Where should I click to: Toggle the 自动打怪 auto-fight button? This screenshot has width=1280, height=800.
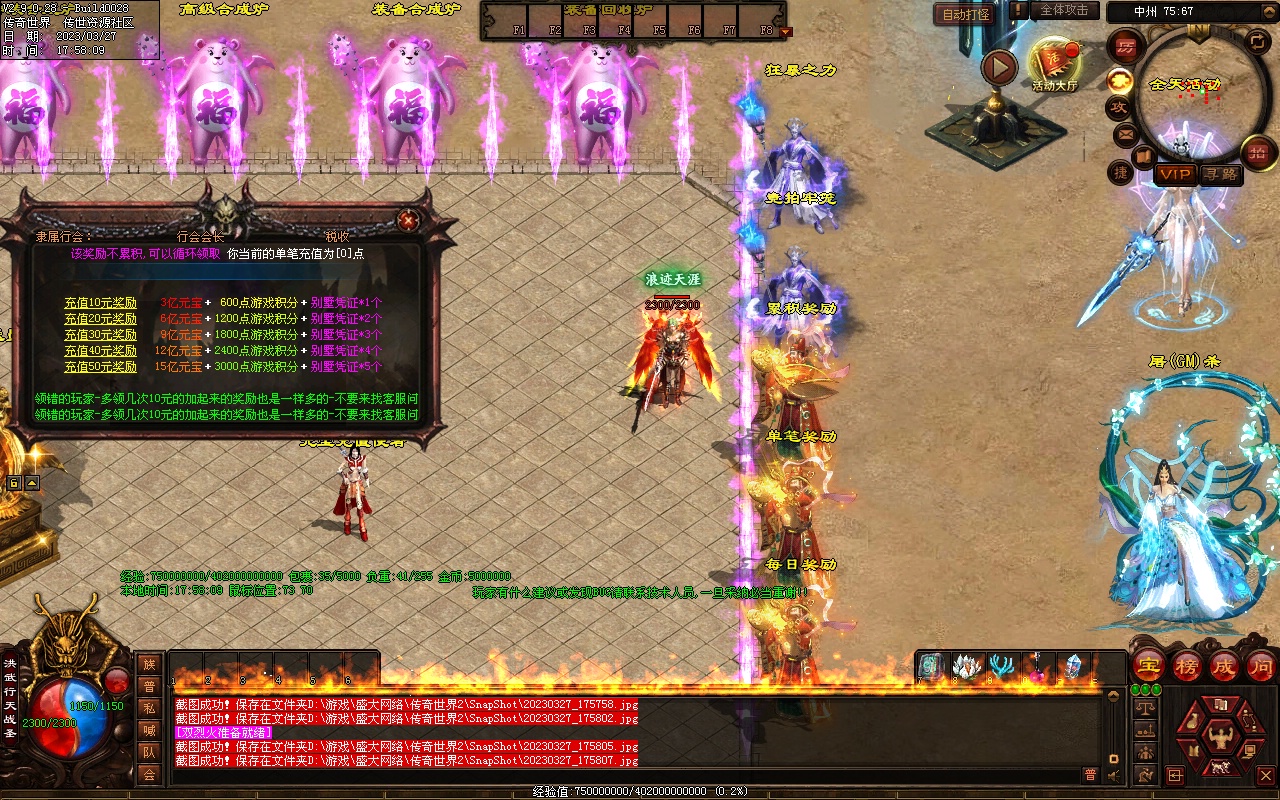[966, 14]
